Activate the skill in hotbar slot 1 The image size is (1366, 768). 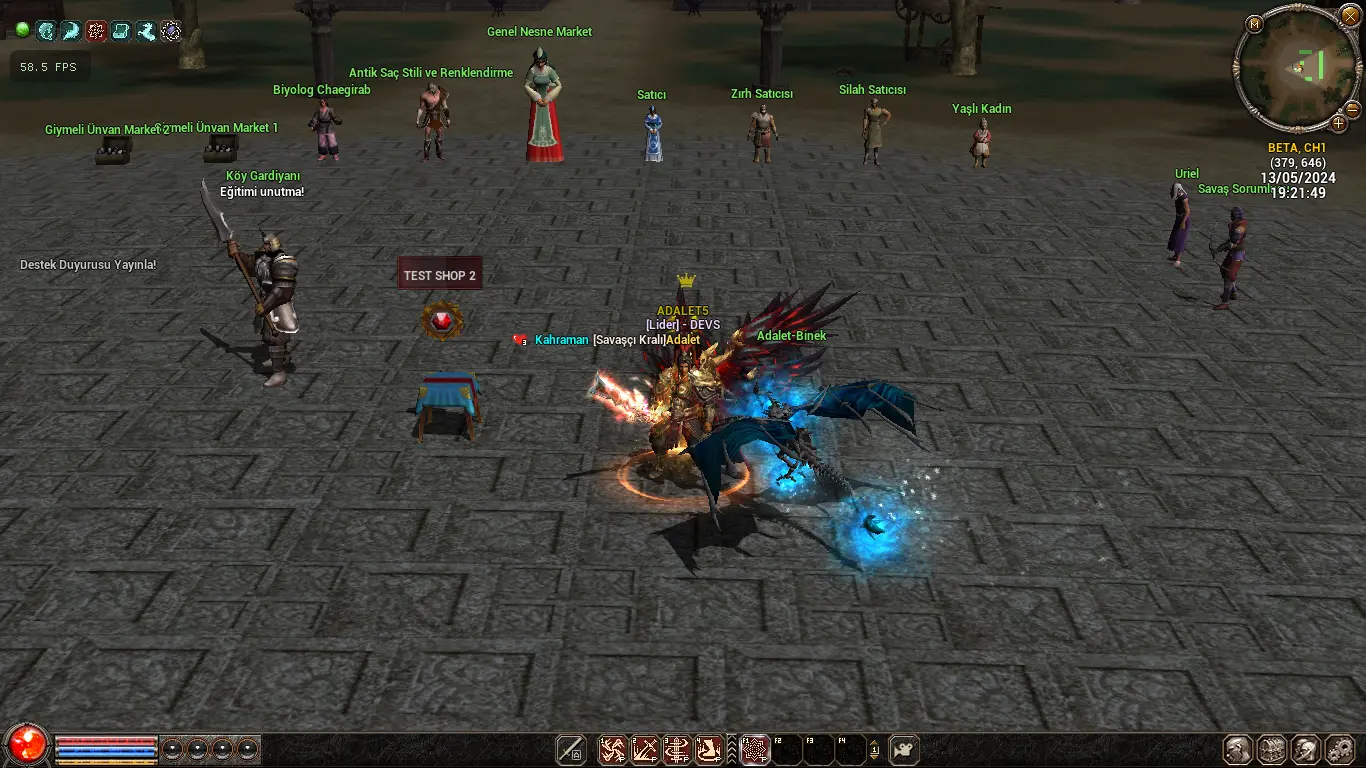[x=612, y=749]
